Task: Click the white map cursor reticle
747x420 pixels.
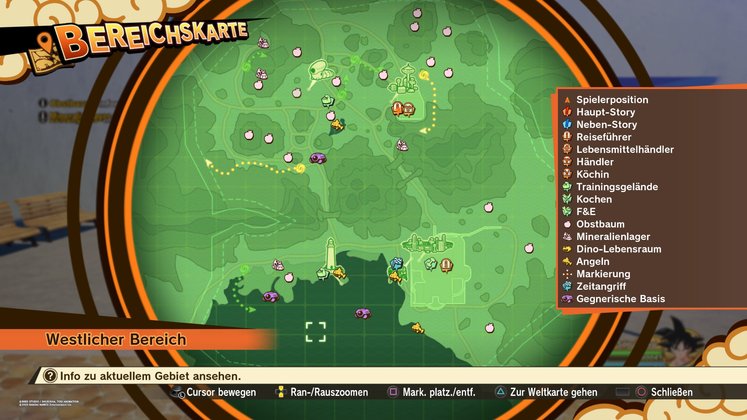Action: pyautogui.click(x=316, y=332)
